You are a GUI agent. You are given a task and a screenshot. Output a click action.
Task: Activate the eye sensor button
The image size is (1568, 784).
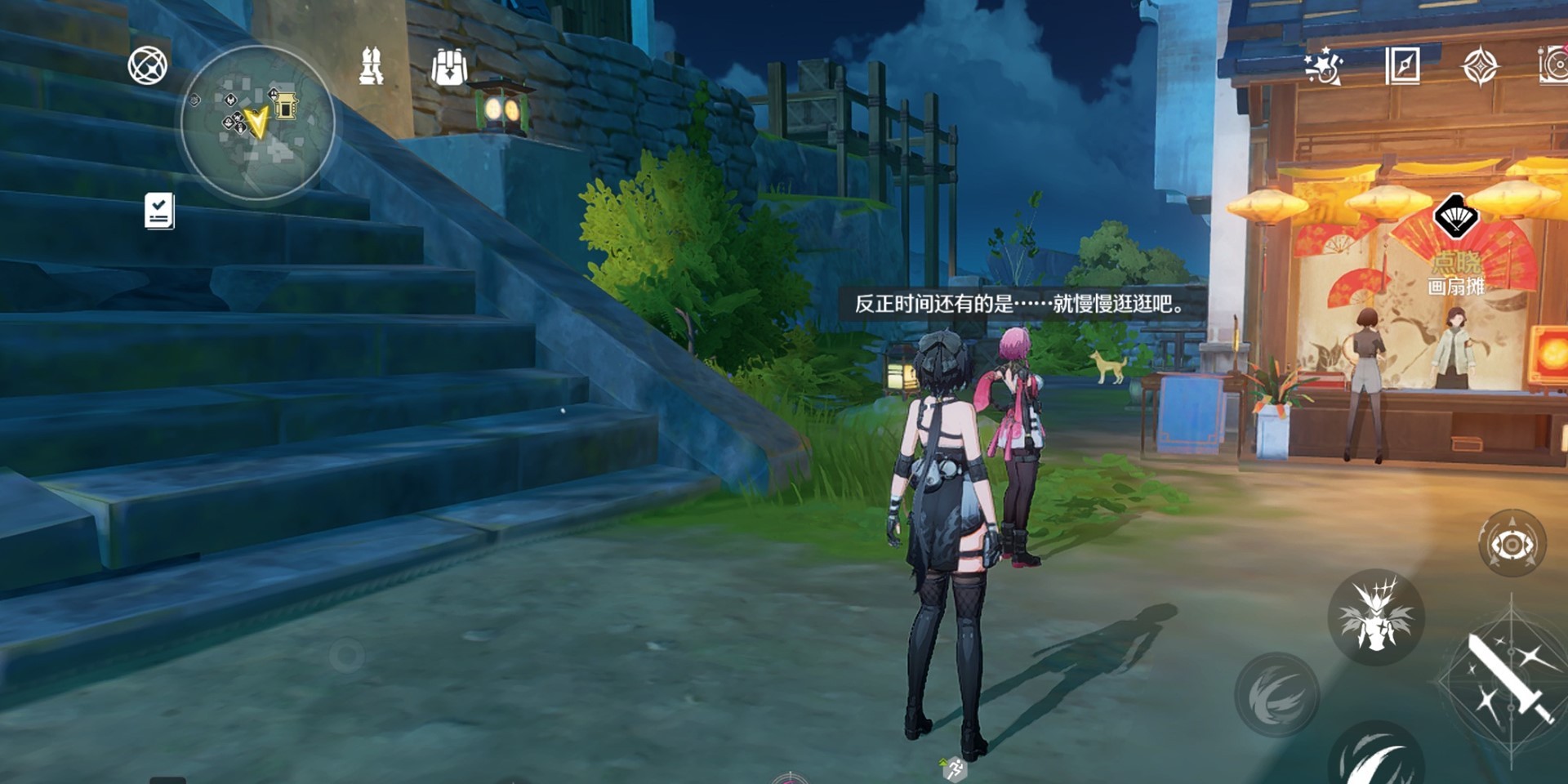(x=1512, y=544)
